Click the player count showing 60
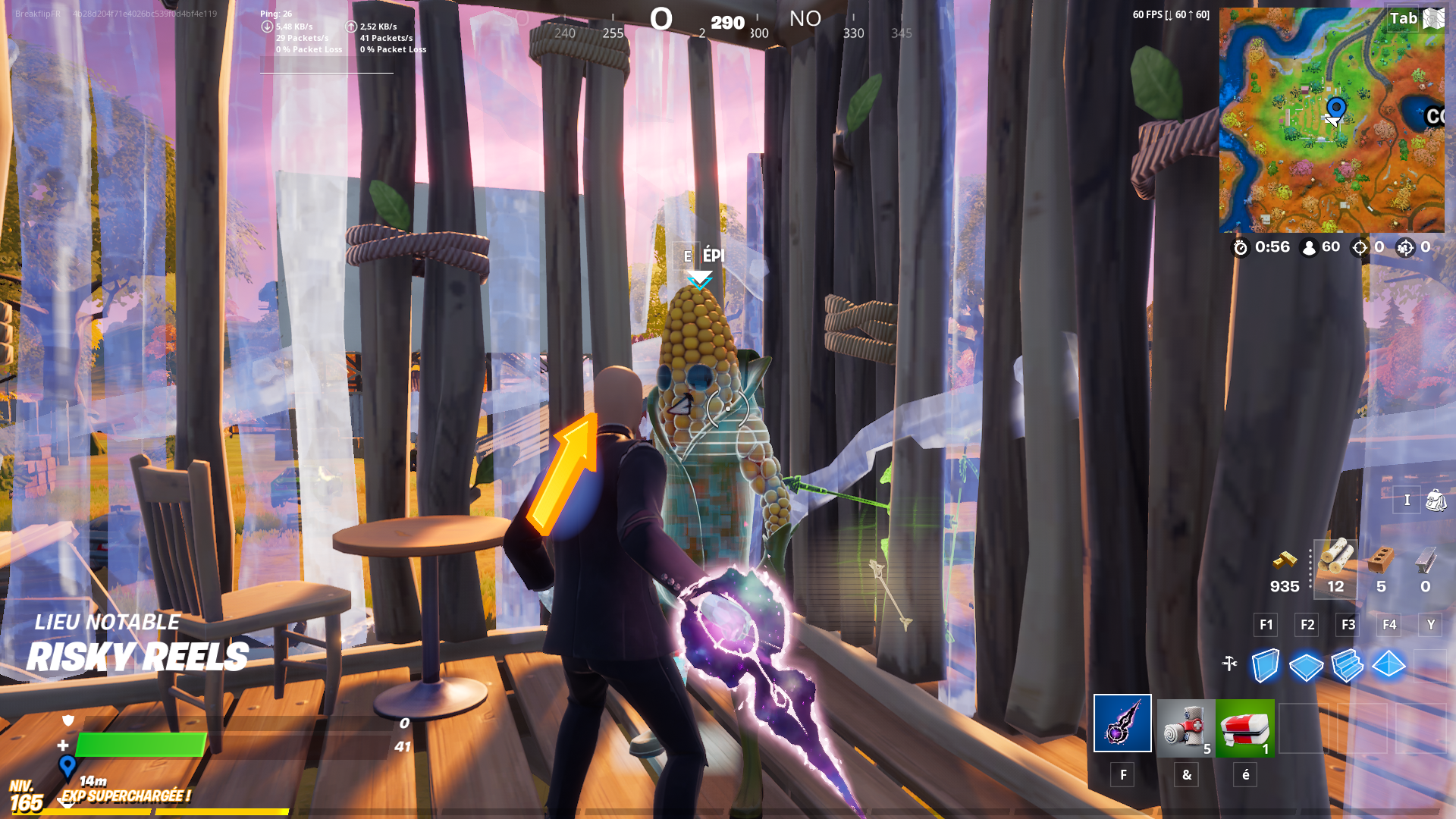Viewport: 1456px width, 819px height. (x=1320, y=247)
